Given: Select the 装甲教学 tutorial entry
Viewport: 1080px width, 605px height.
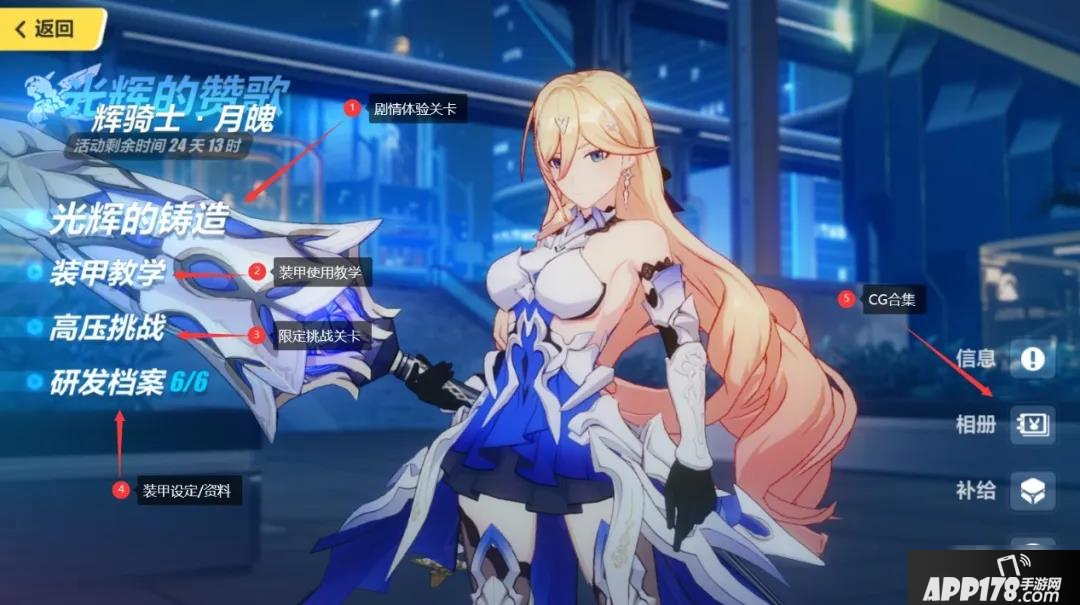Looking at the screenshot, I should (x=108, y=273).
